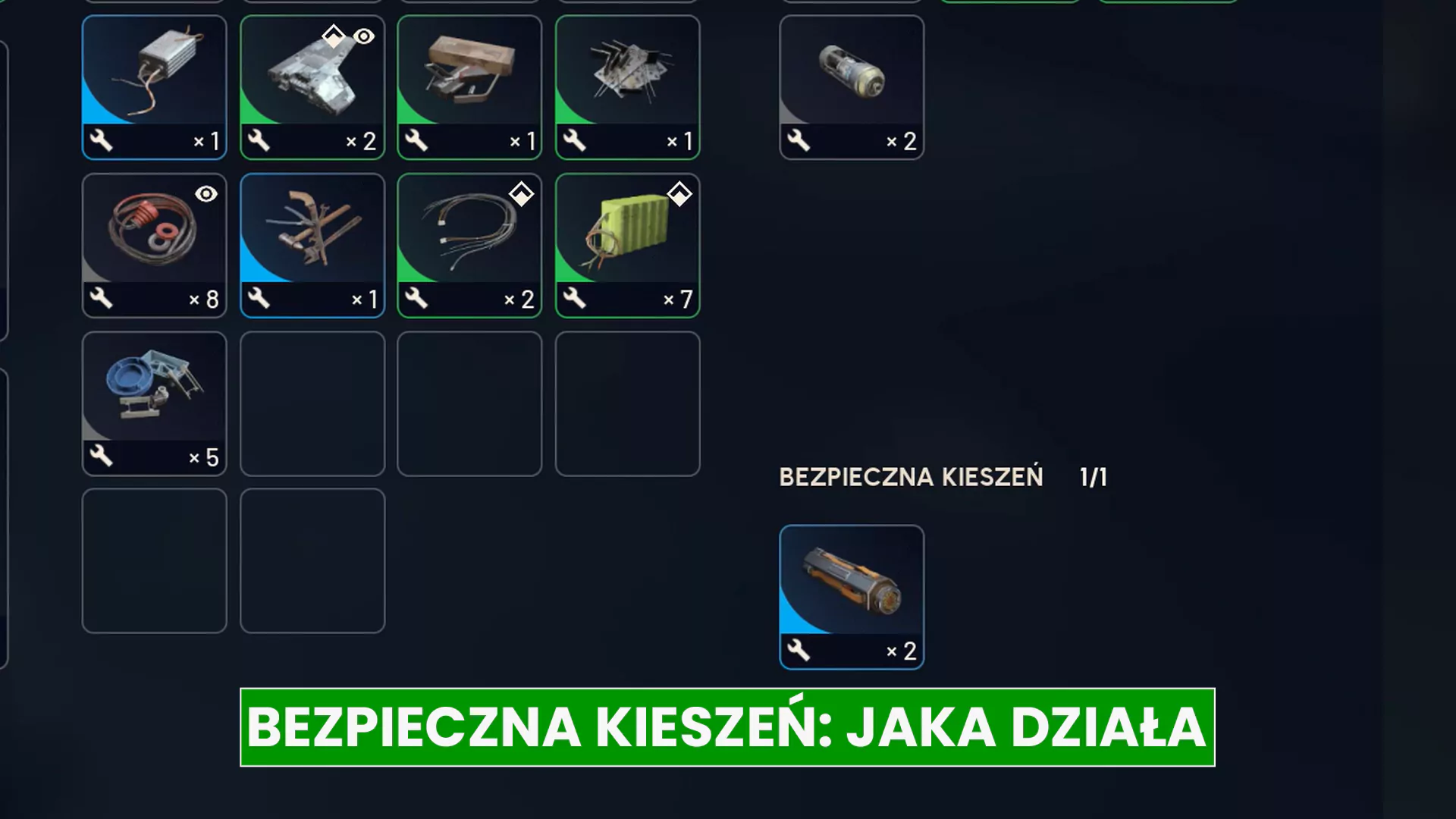Screen dimensions: 1456x819
Task: Click the diamond marker on the cable harness tile
Action: pos(521,194)
